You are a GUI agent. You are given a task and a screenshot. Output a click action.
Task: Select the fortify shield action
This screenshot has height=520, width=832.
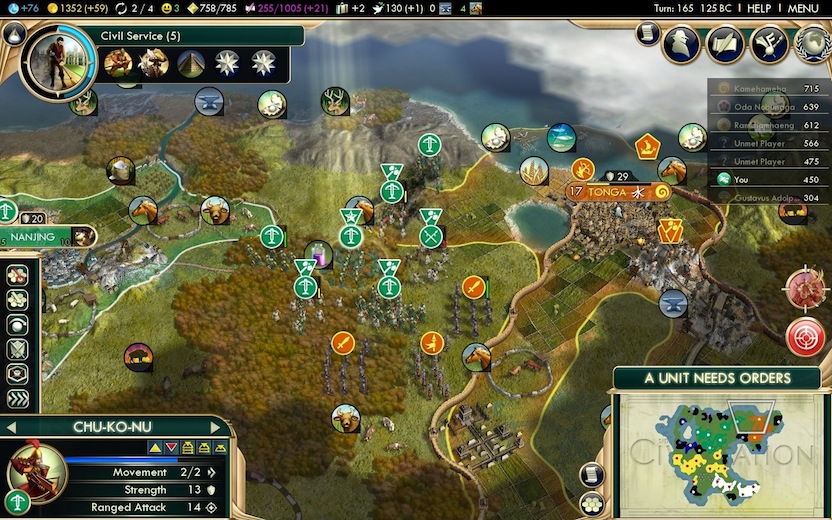(x=17, y=350)
